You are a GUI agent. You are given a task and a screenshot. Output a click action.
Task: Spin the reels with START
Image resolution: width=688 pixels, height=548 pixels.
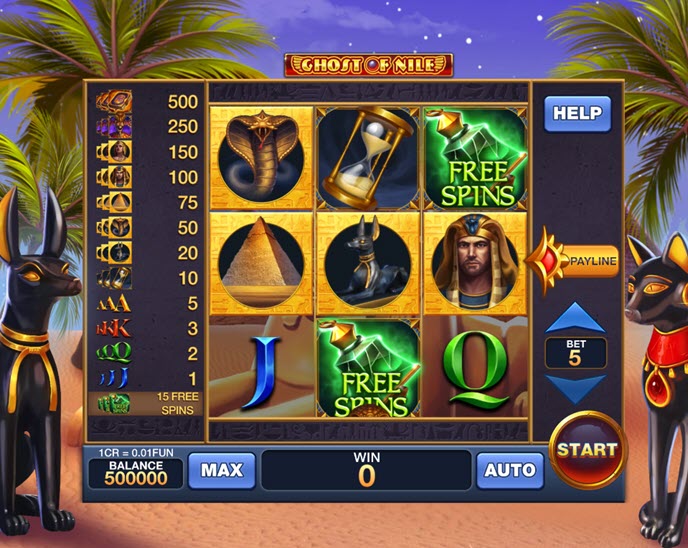tap(586, 450)
